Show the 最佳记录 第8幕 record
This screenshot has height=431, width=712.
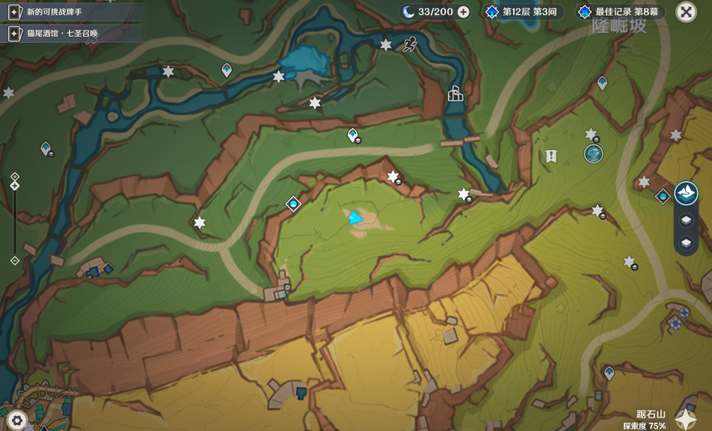click(618, 12)
